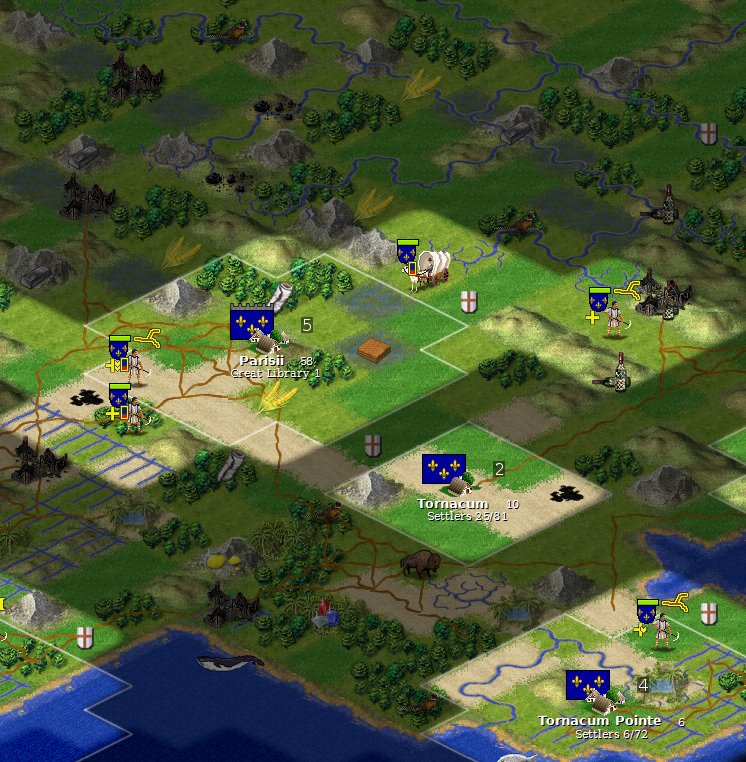Open the Tornacum Pointe city
746x762 pixels.
[598, 693]
